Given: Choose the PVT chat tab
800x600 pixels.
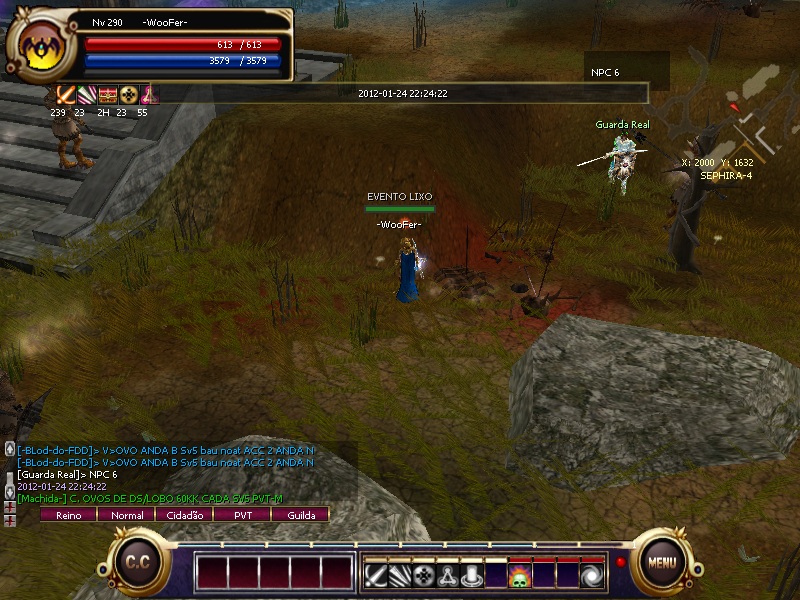Looking at the screenshot, I should pos(242,515).
